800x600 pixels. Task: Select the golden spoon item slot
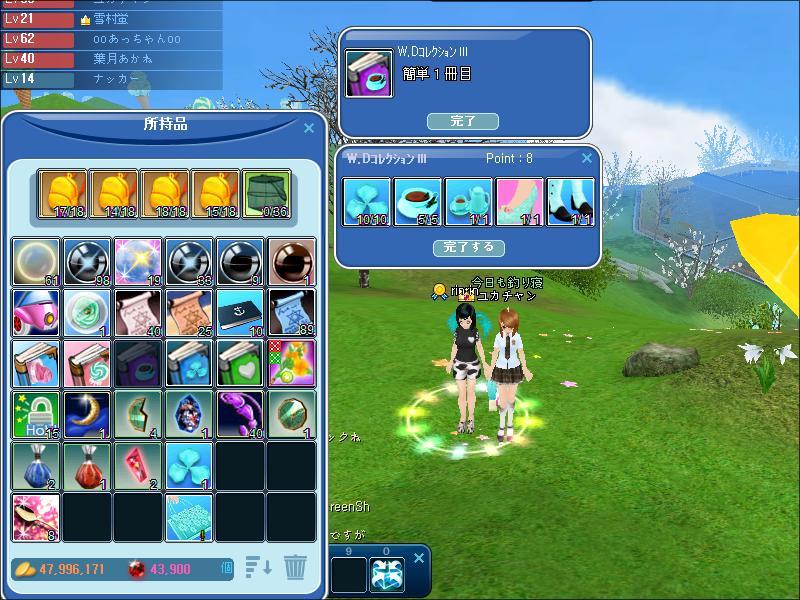click(37, 517)
